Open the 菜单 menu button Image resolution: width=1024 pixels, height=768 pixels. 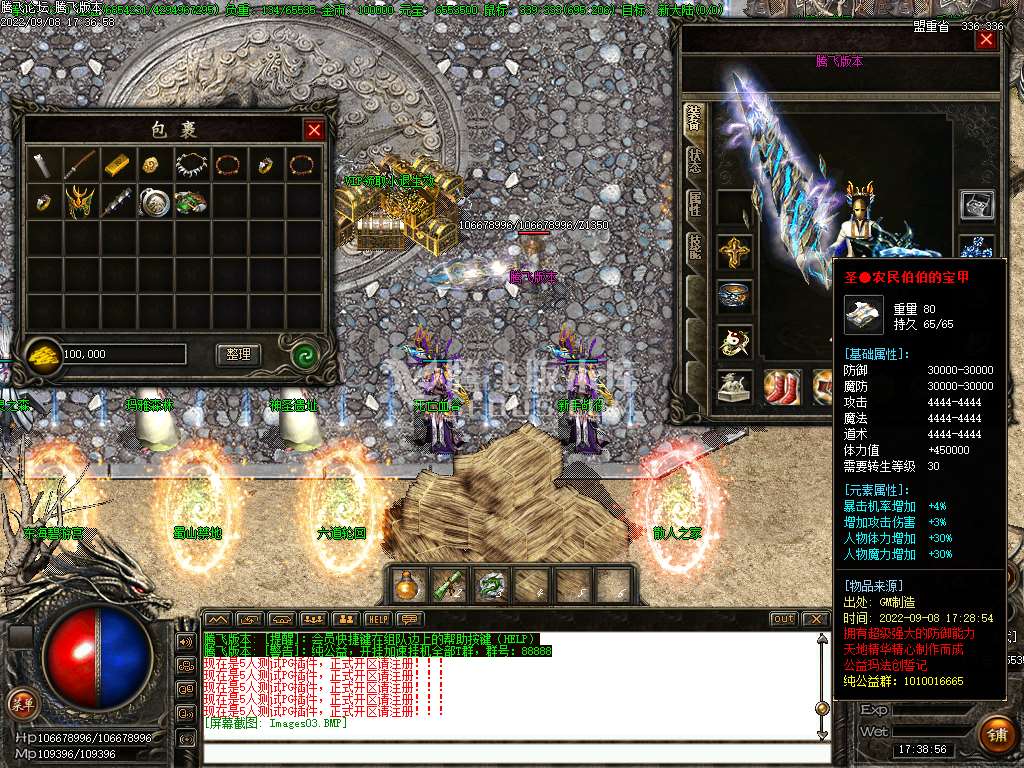click(x=22, y=703)
